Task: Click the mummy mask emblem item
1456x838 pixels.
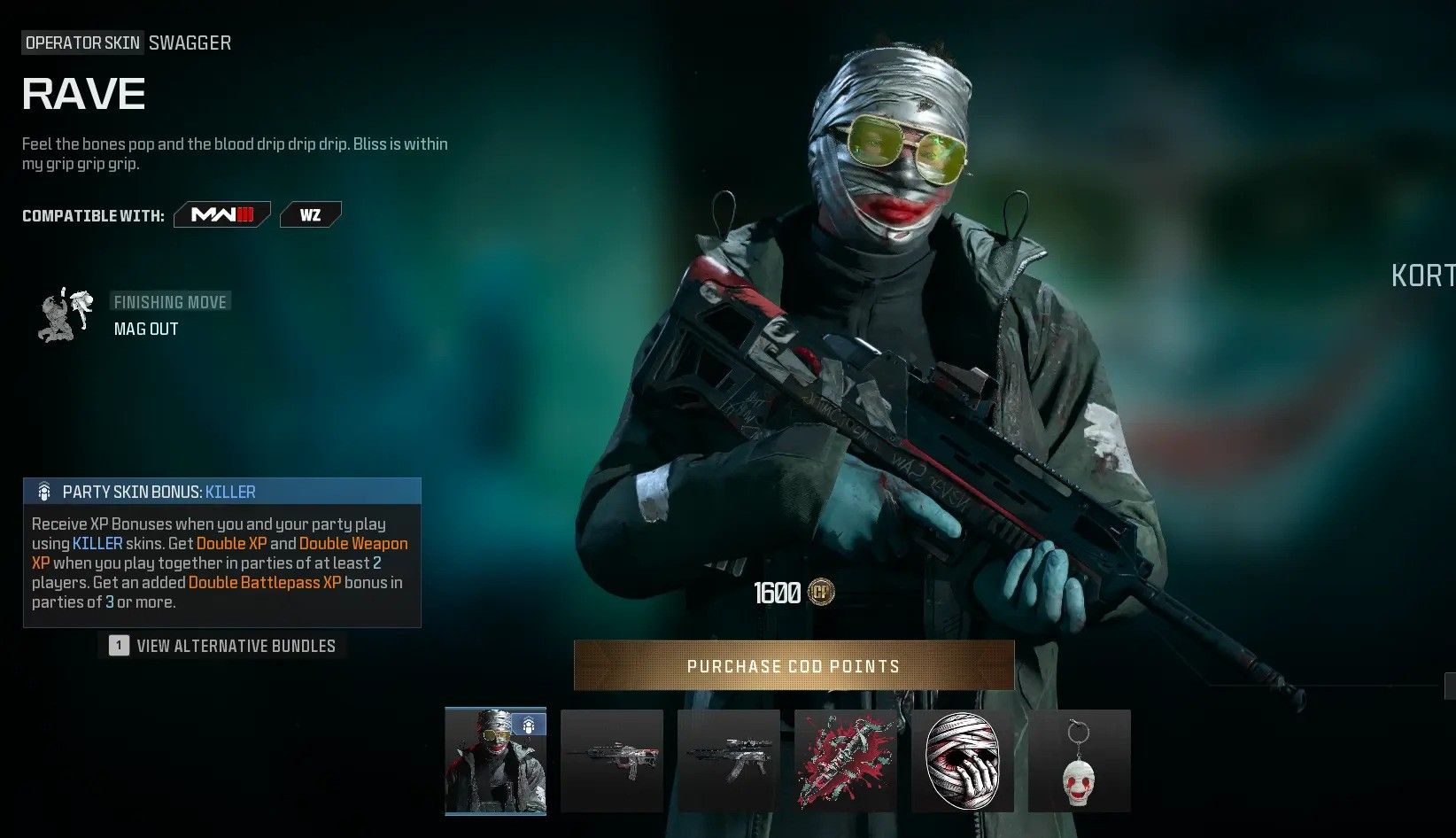Action: [x=962, y=761]
